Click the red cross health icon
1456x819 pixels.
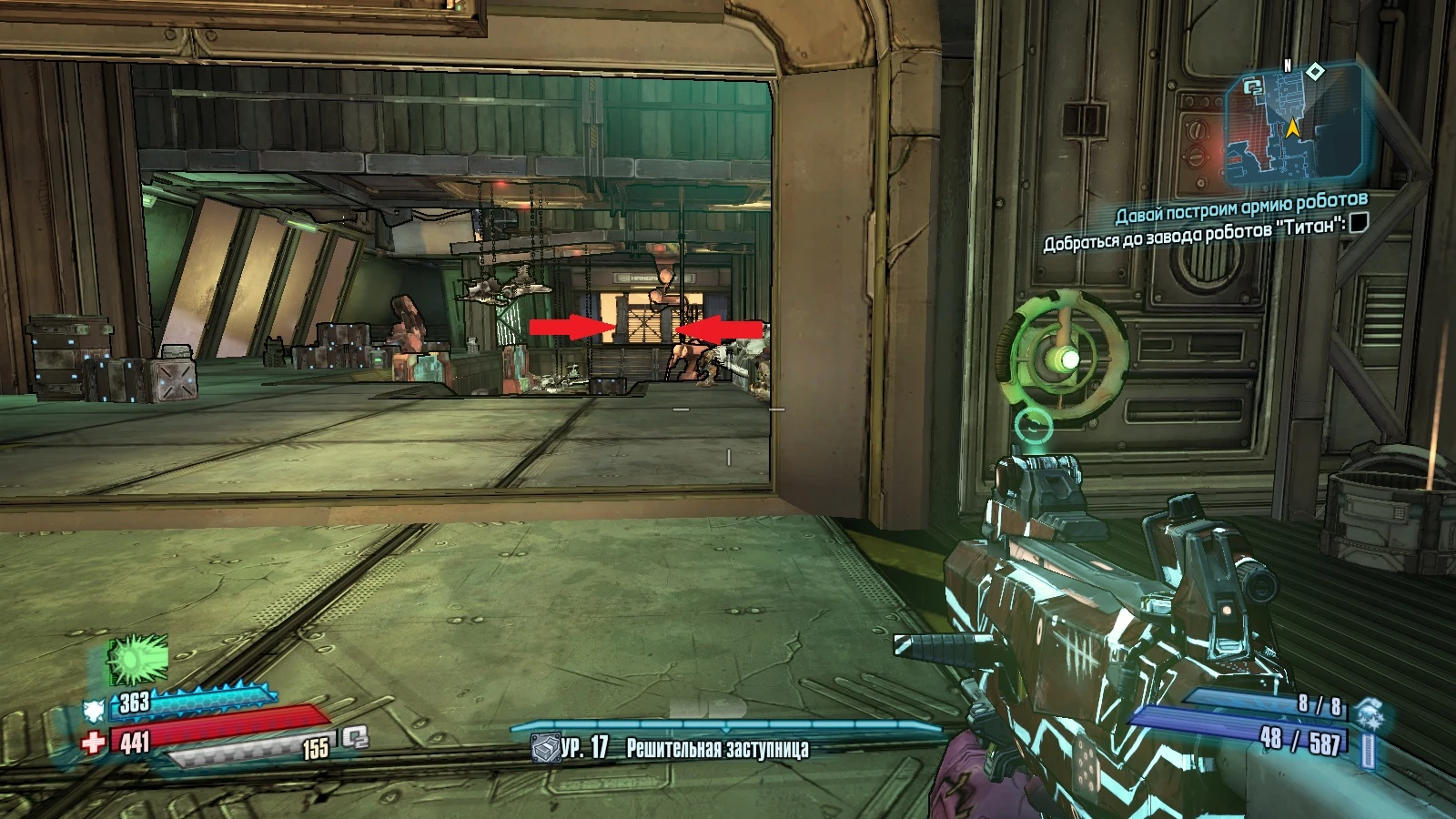[x=93, y=743]
